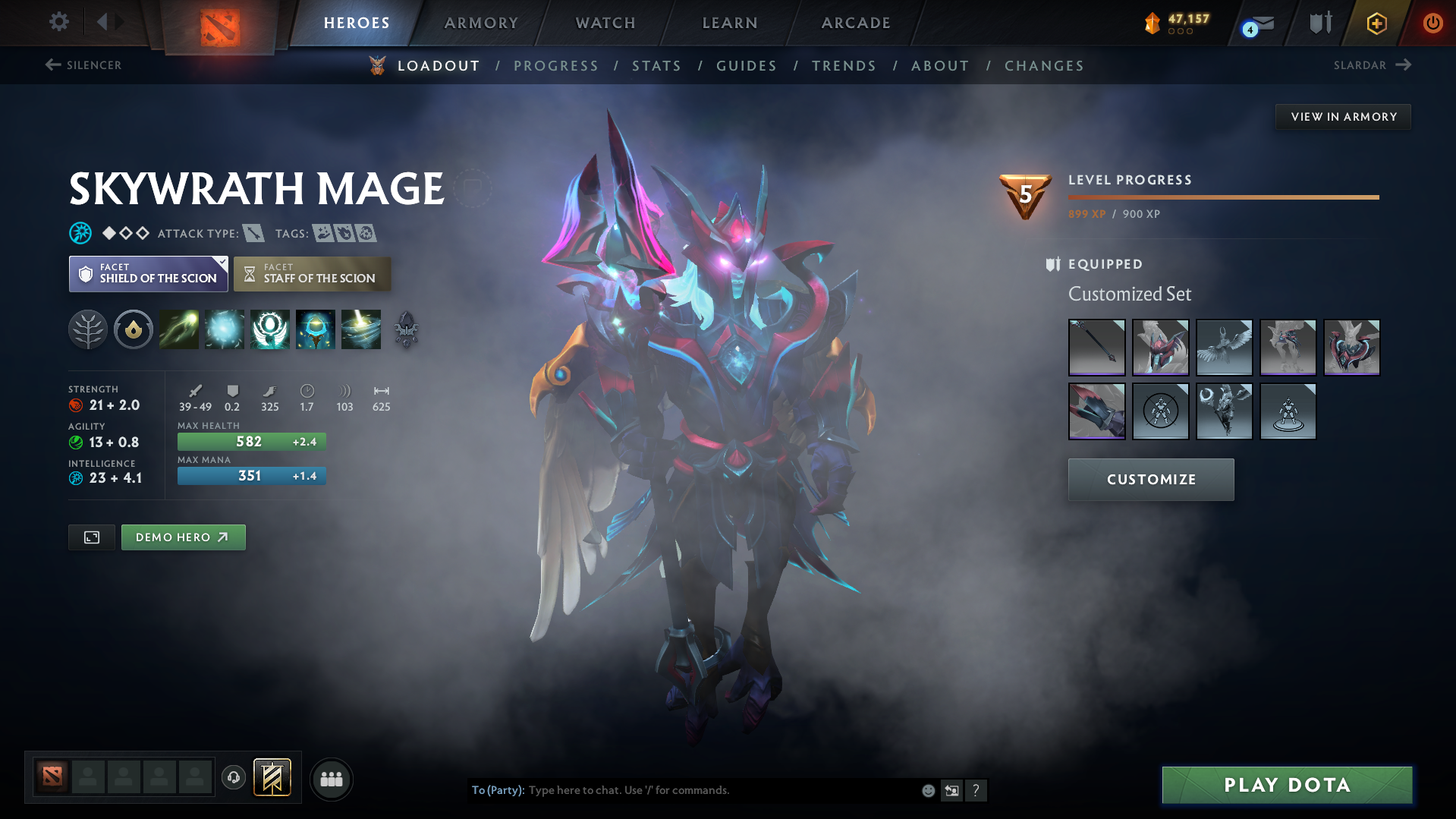Screen dimensions: 1456x819
Task: Click the level 5 progress bar
Action: [1222, 197]
